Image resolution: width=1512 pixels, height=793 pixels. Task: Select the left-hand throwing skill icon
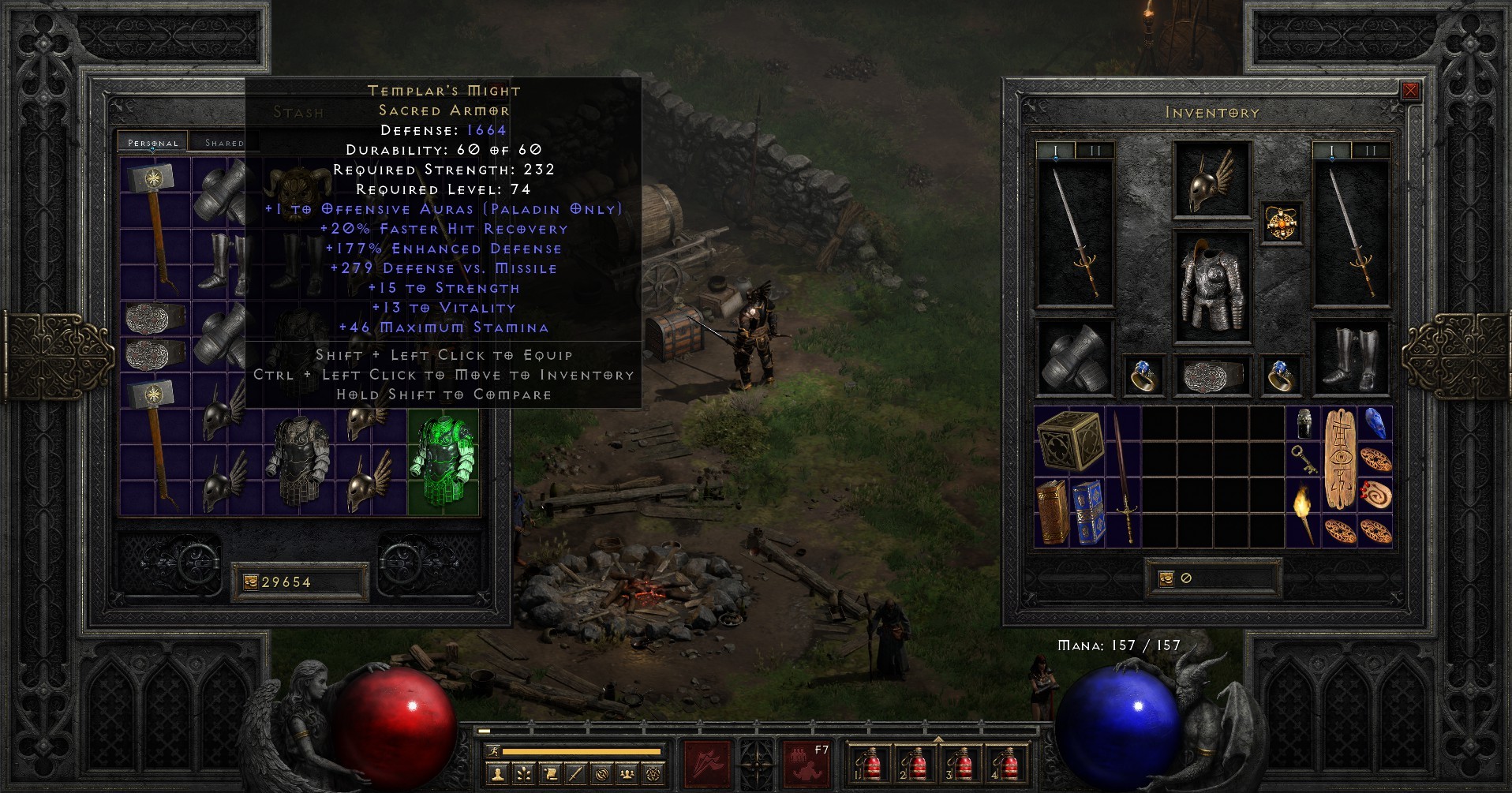(x=705, y=764)
